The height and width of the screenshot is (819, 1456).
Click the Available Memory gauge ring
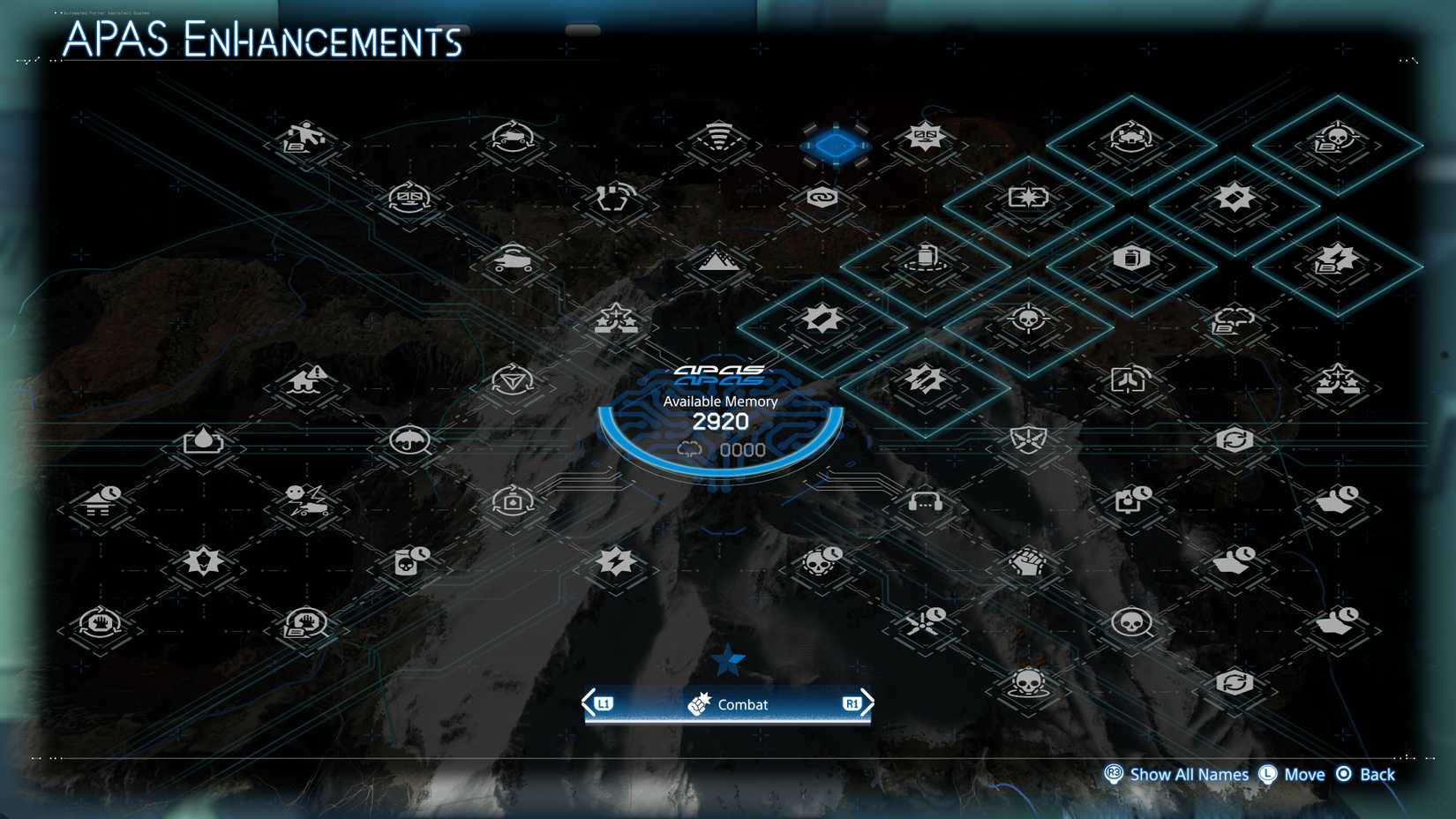pyautogui.click(x=720, y=422)
